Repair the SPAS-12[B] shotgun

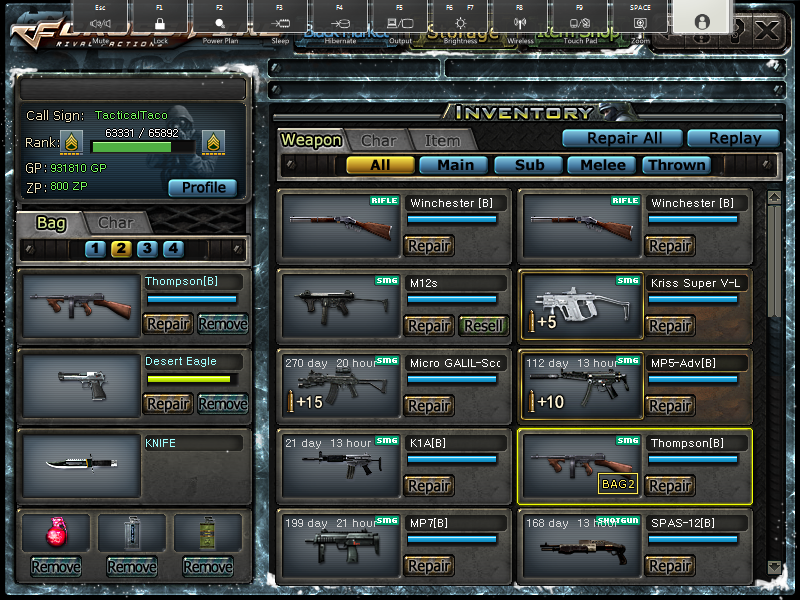tap(669, 566)
